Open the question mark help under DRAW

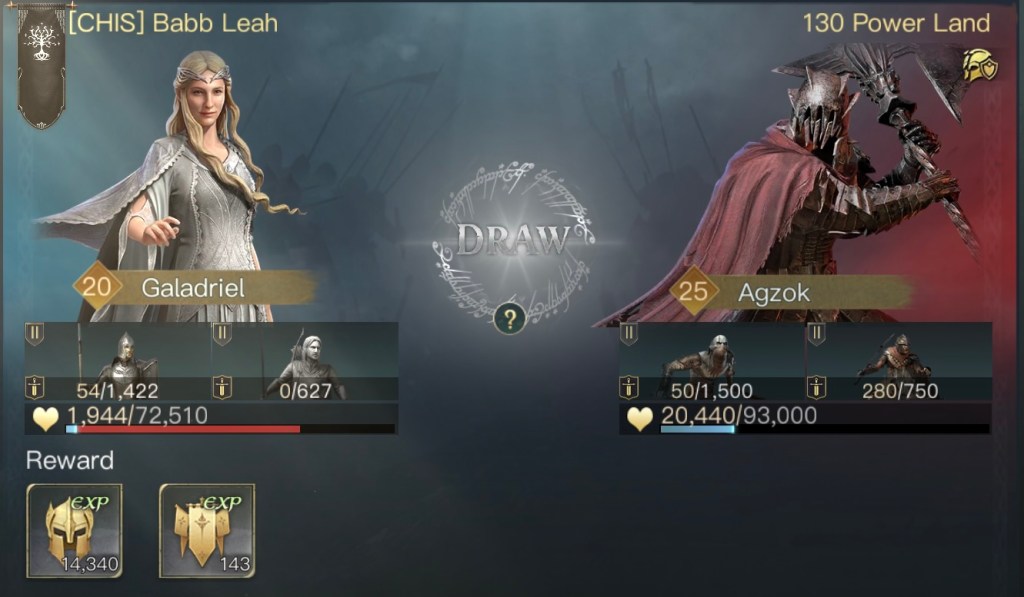pos(510,320)
